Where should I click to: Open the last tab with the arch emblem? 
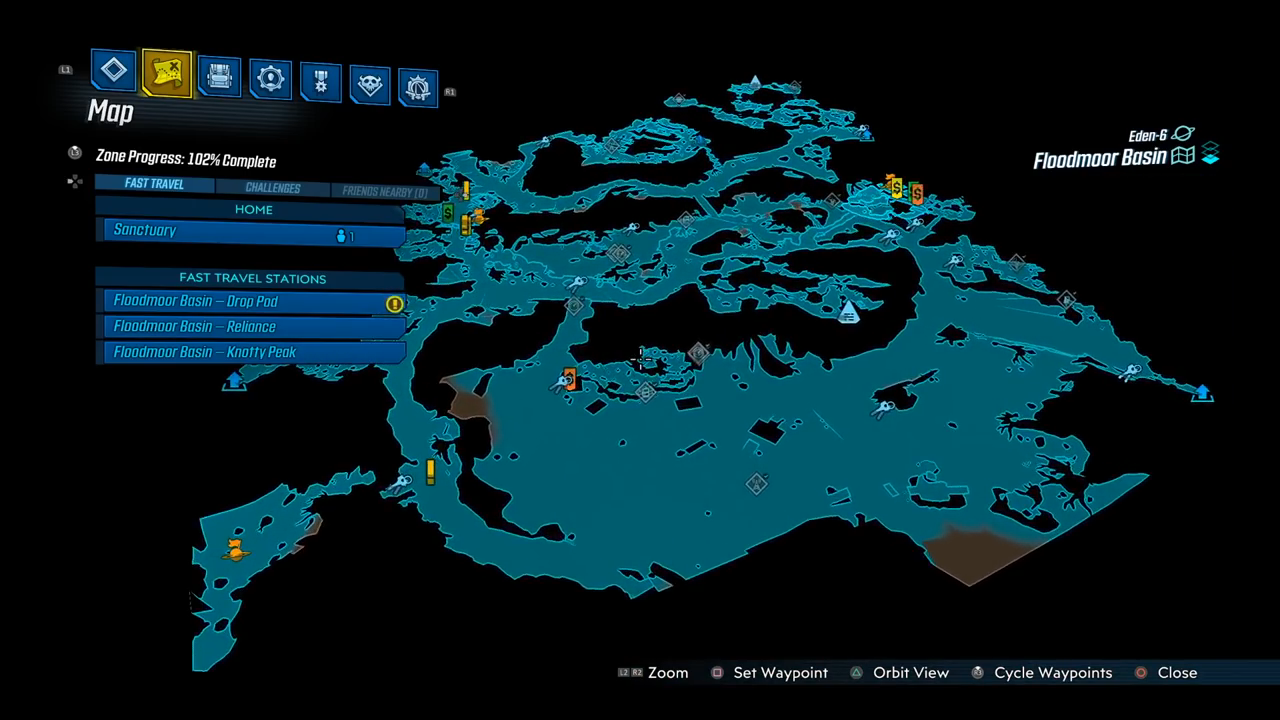click(417, 88)
